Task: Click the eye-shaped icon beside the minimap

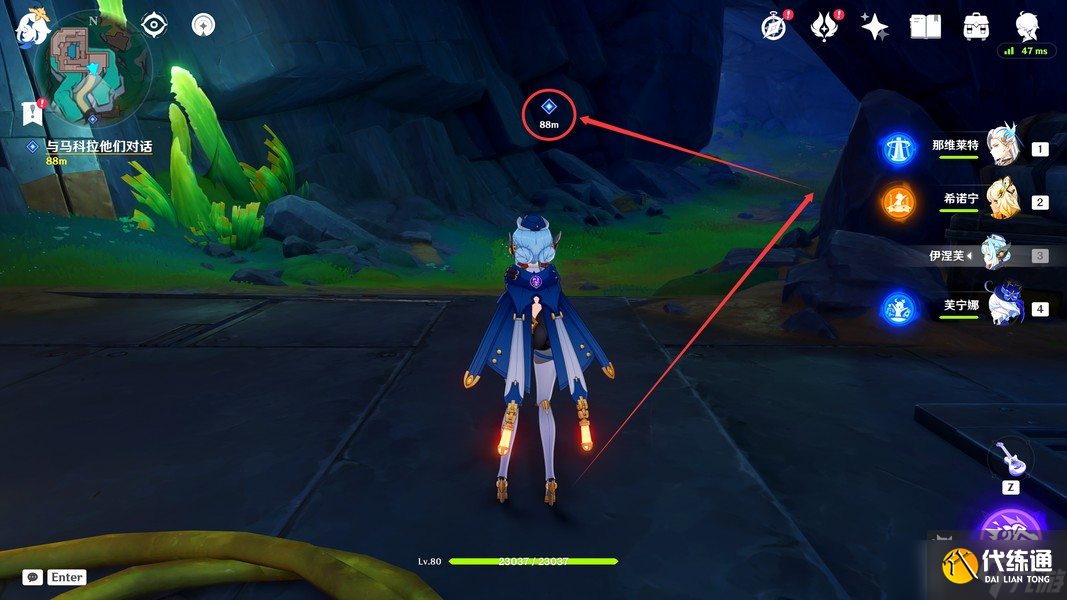Action: 154,24
